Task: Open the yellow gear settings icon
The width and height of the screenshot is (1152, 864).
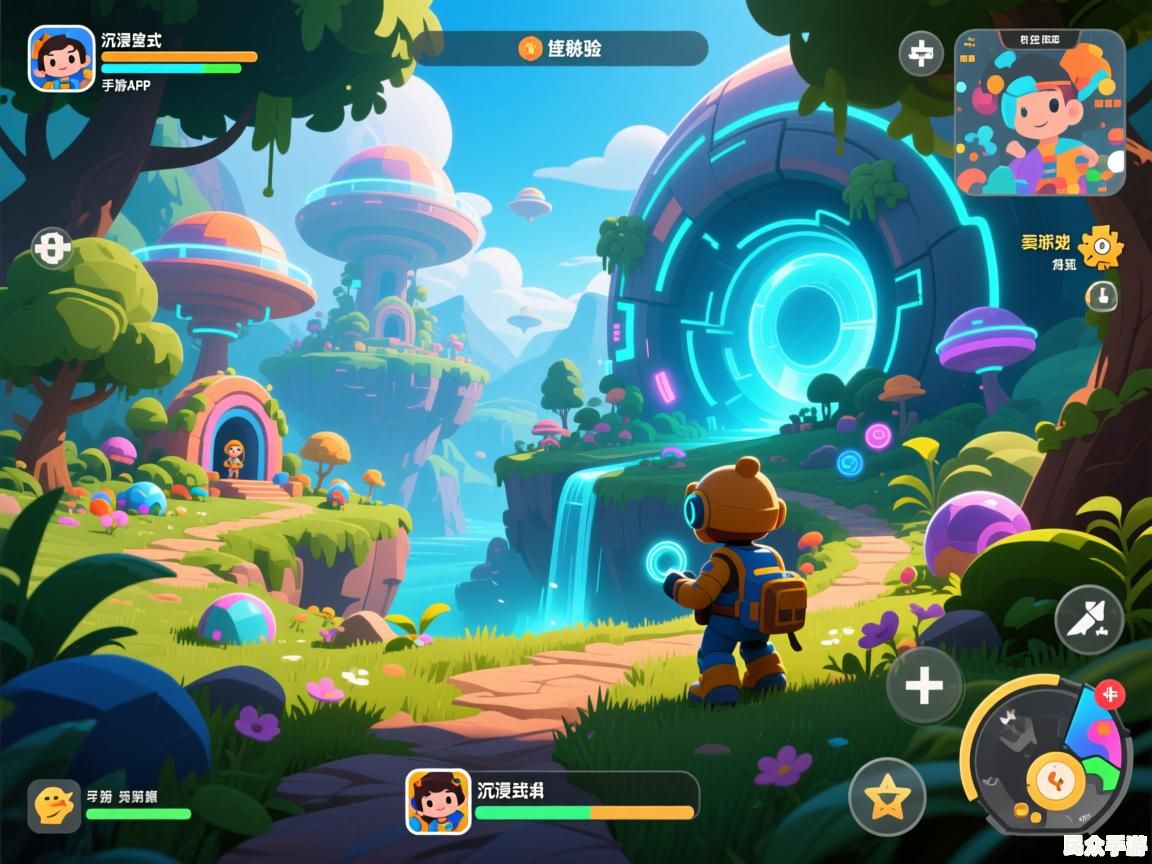Action: [1101, 246]
